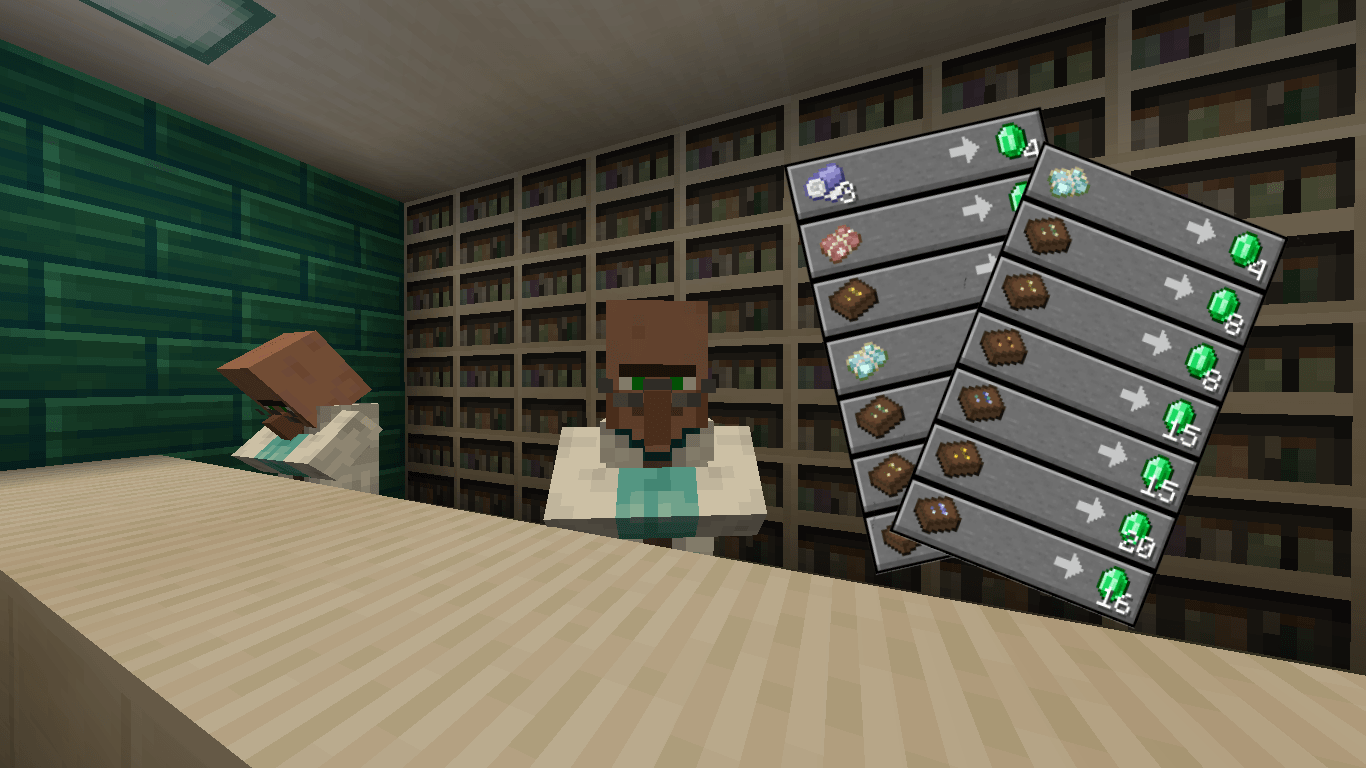Expand the arrow beside the 8 emerald trade
This screenshot has height=768, width=1366.
coord(1177,287)
